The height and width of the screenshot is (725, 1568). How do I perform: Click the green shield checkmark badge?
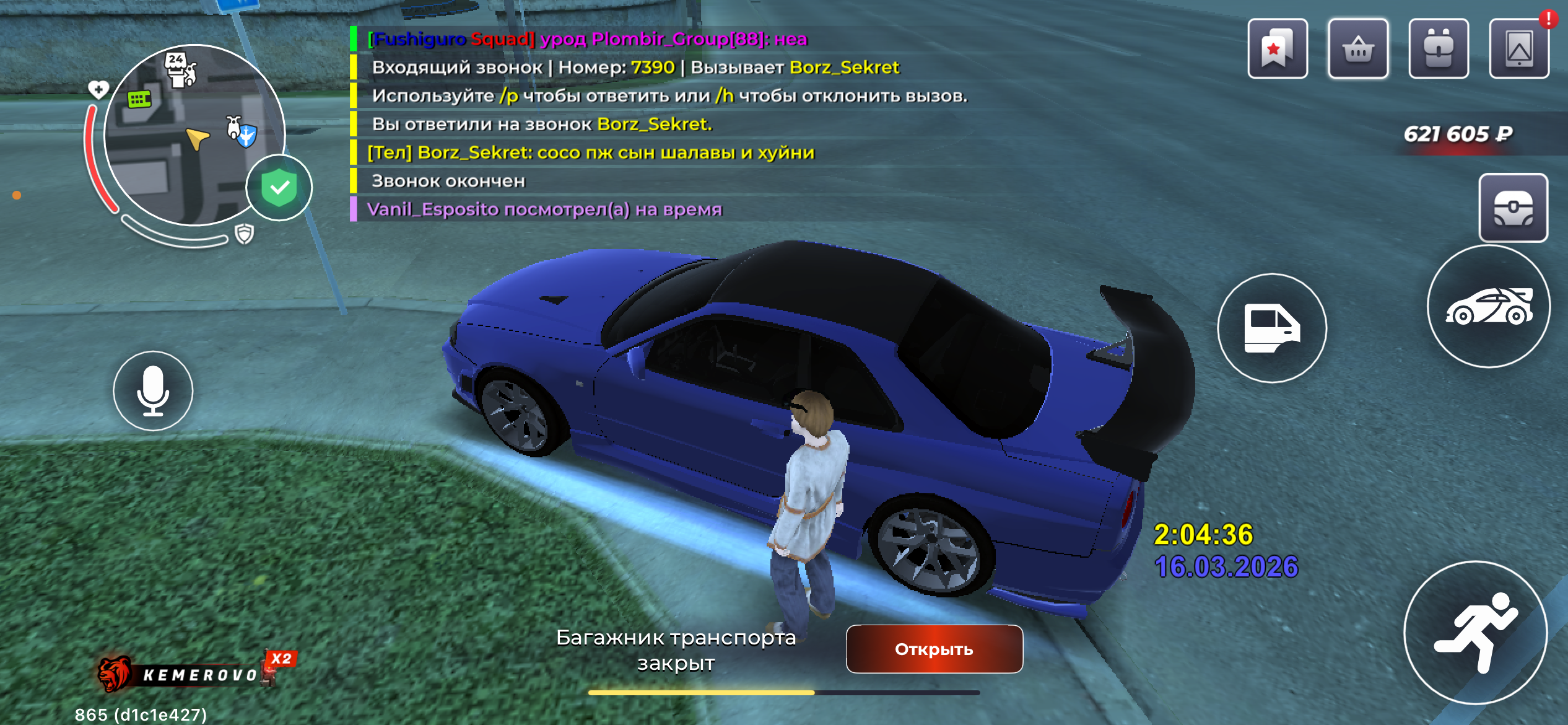pyautogui.click(x=279, y=188)
